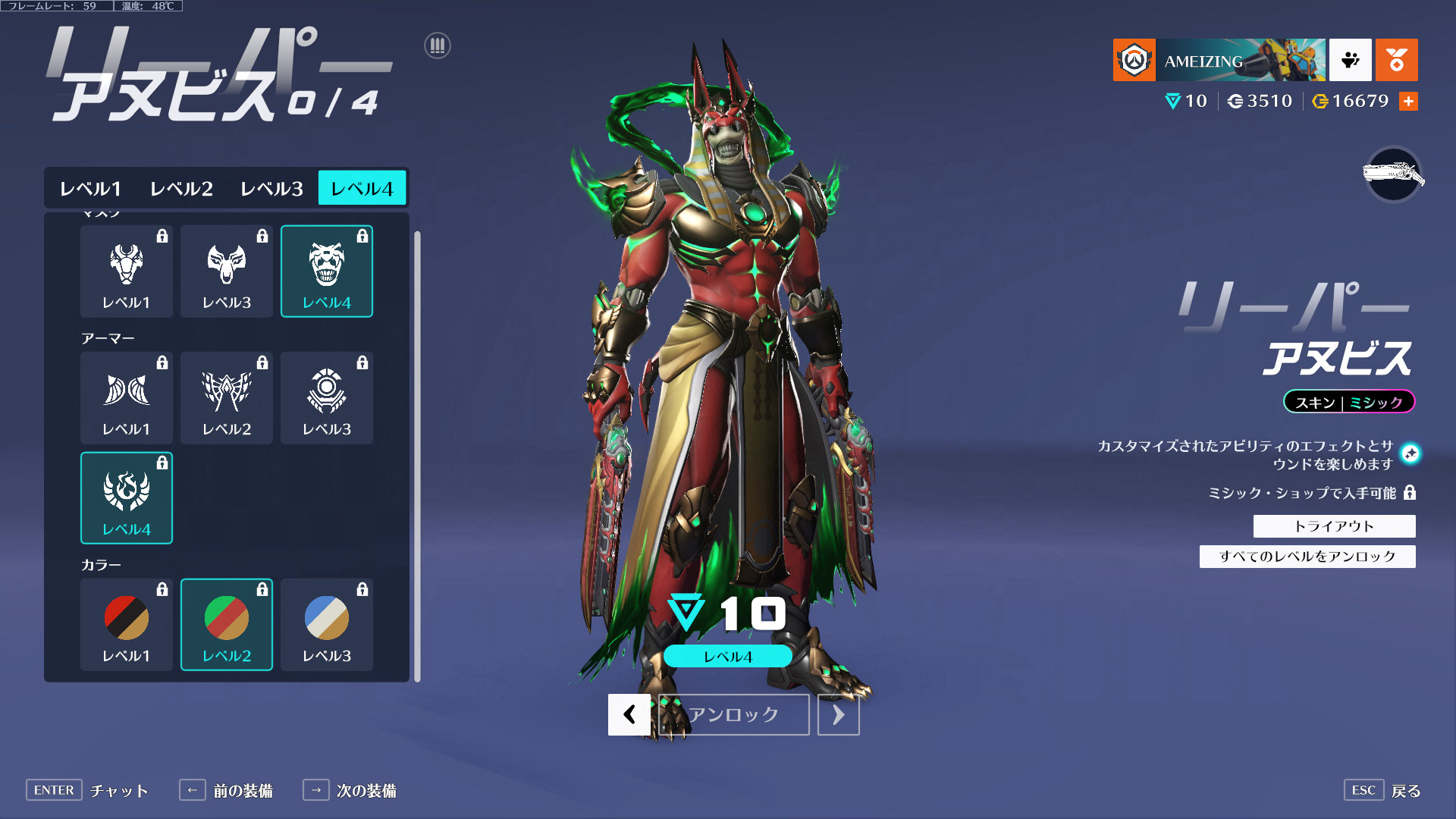Viewport: 1456px width, 819px height.
Task: Choose the レベル4 skull mask tile
Action: pos(327,271)
